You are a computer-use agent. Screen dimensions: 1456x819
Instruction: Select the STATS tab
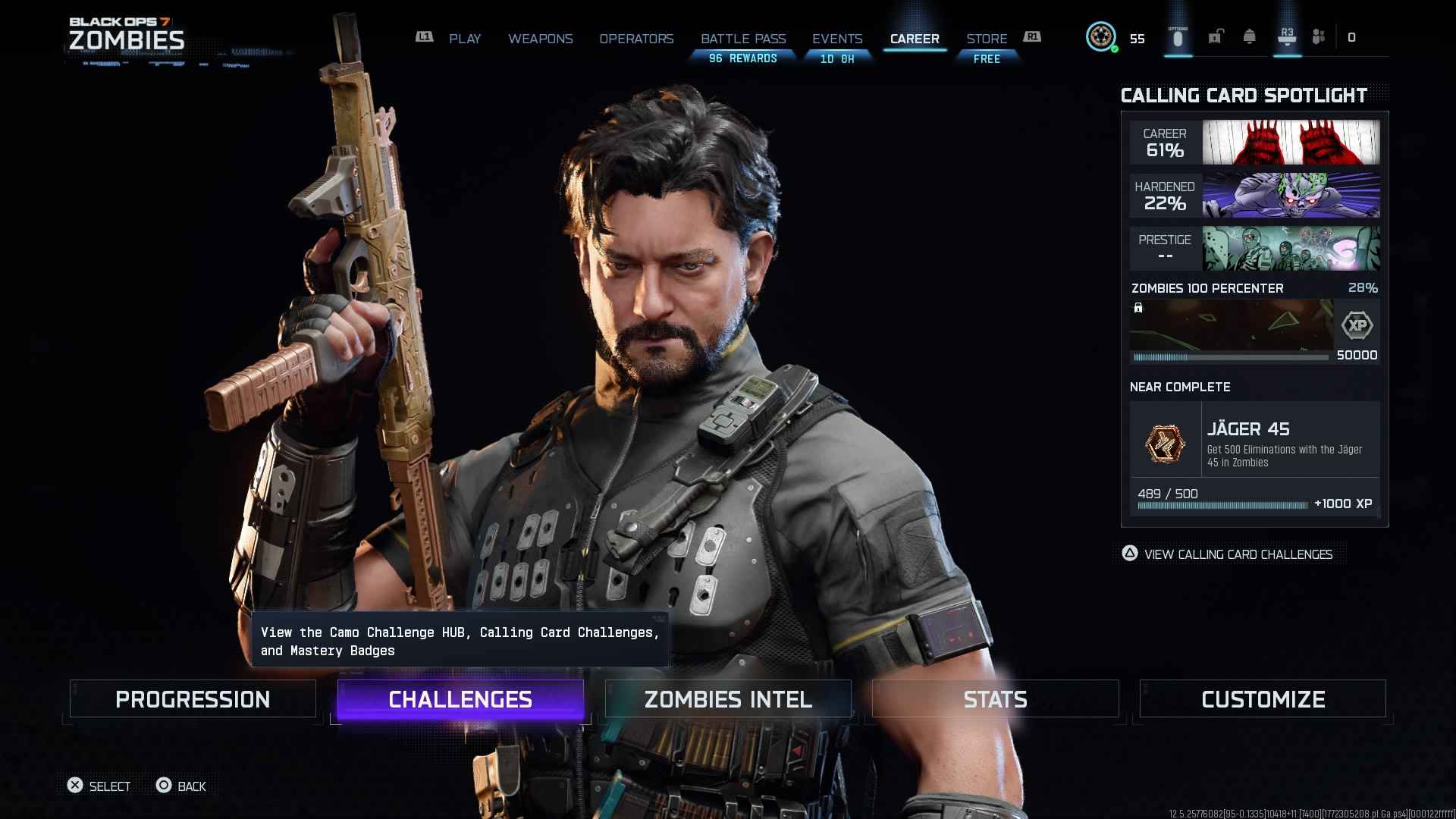(x=995, y=698)
